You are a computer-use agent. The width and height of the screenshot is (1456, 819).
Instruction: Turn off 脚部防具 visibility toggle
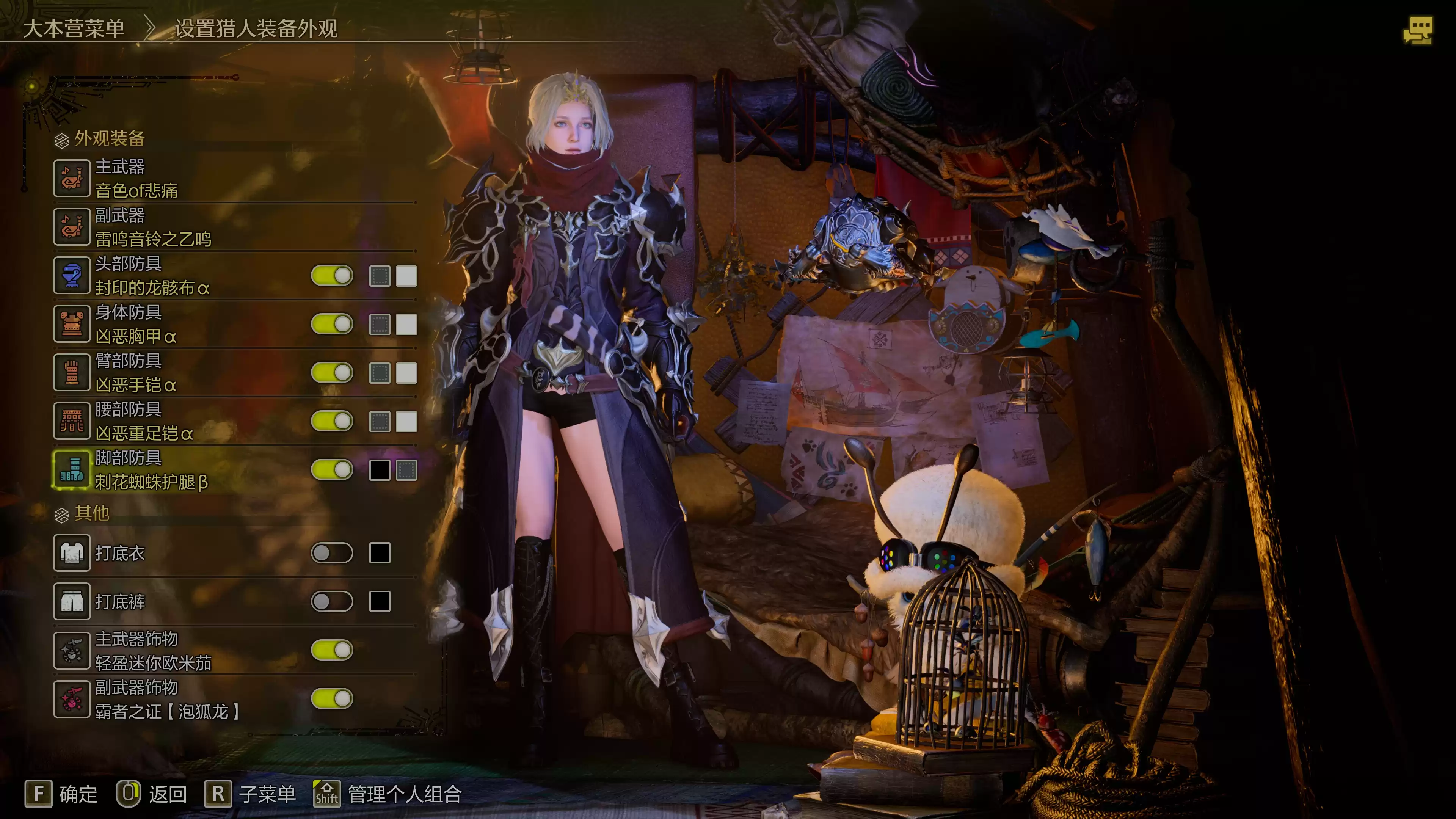332,470
